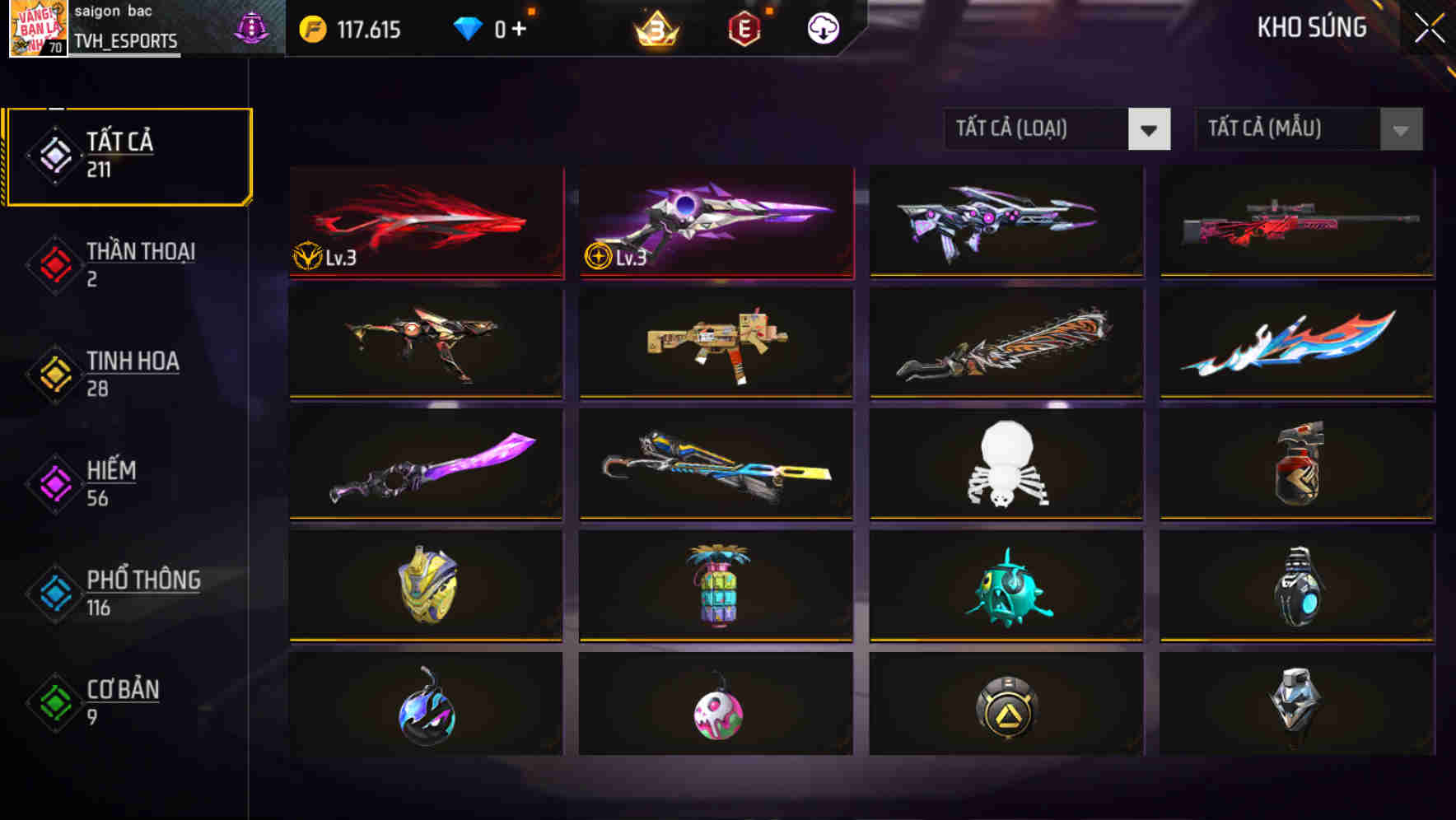Select the white spider grenade thumbnail

point(1006,465)
